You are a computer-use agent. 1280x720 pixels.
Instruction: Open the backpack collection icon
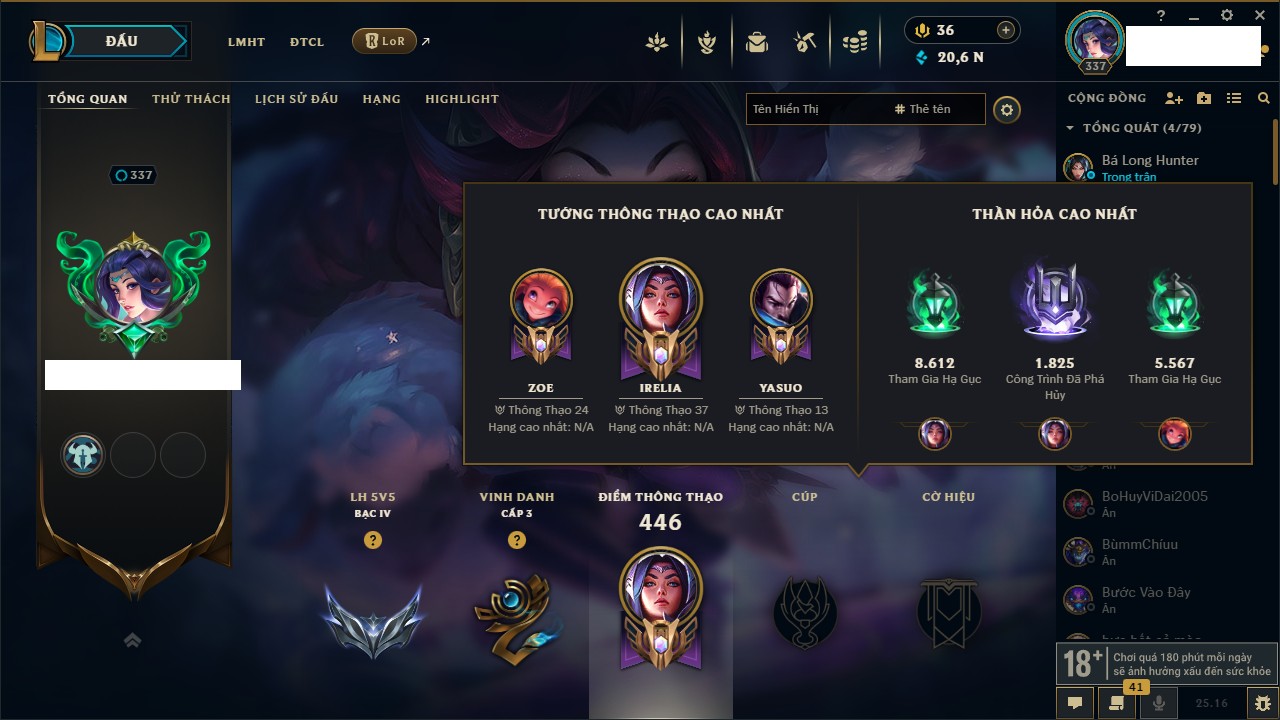click(x=757, y=42)
